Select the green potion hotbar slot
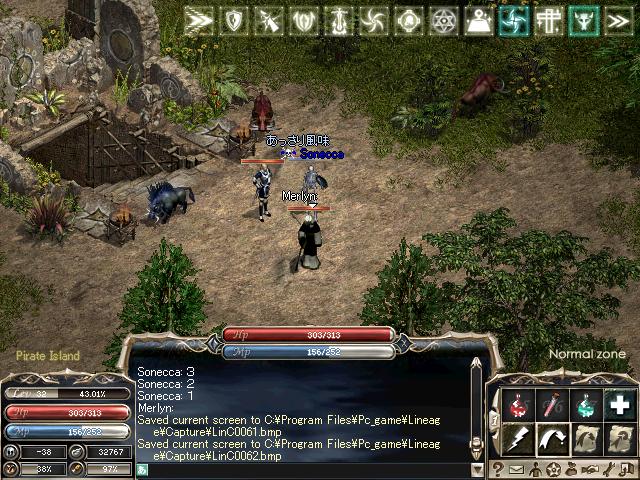 (586, 405)
